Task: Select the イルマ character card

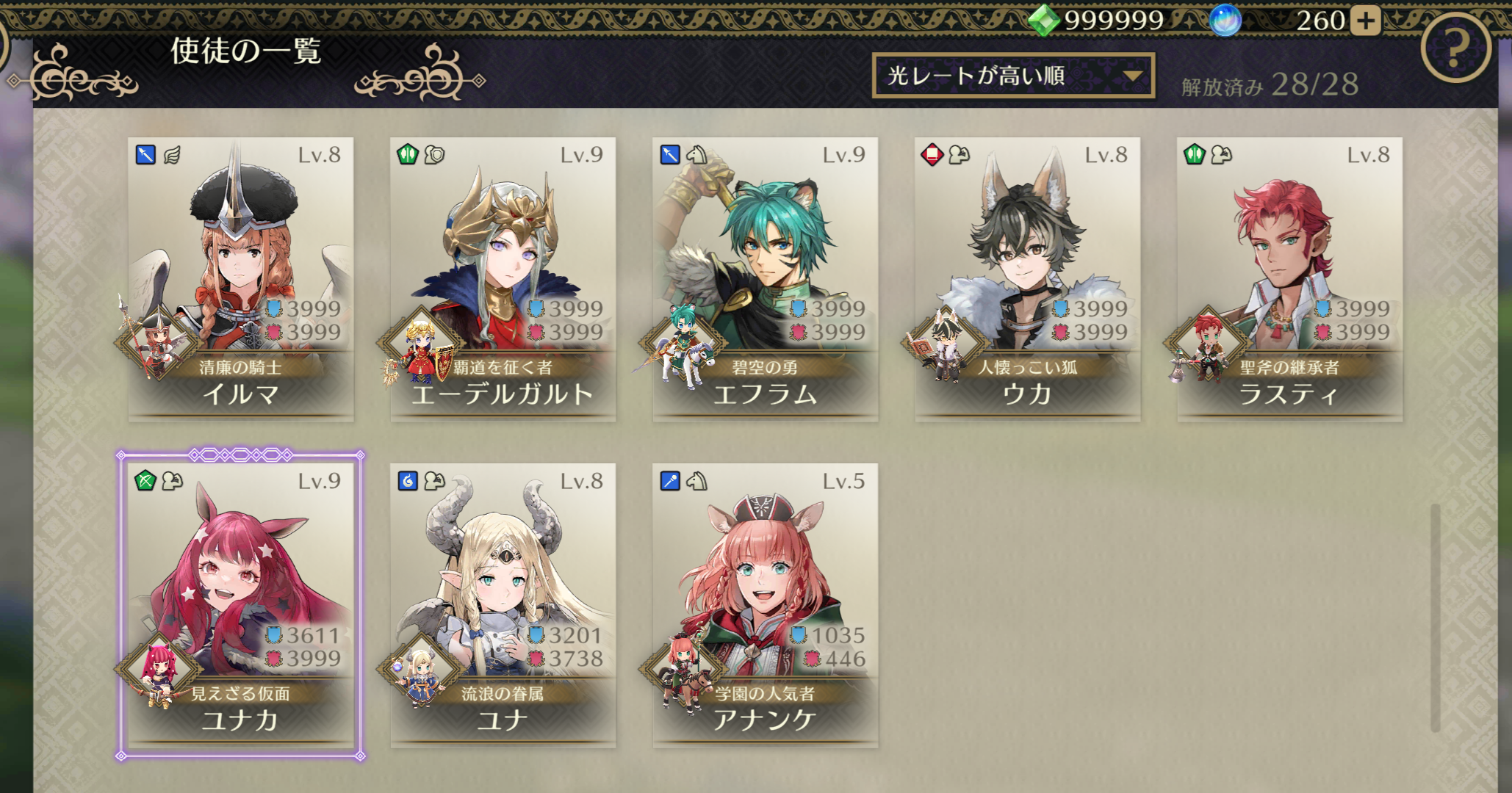Action: tap(241, 279)
